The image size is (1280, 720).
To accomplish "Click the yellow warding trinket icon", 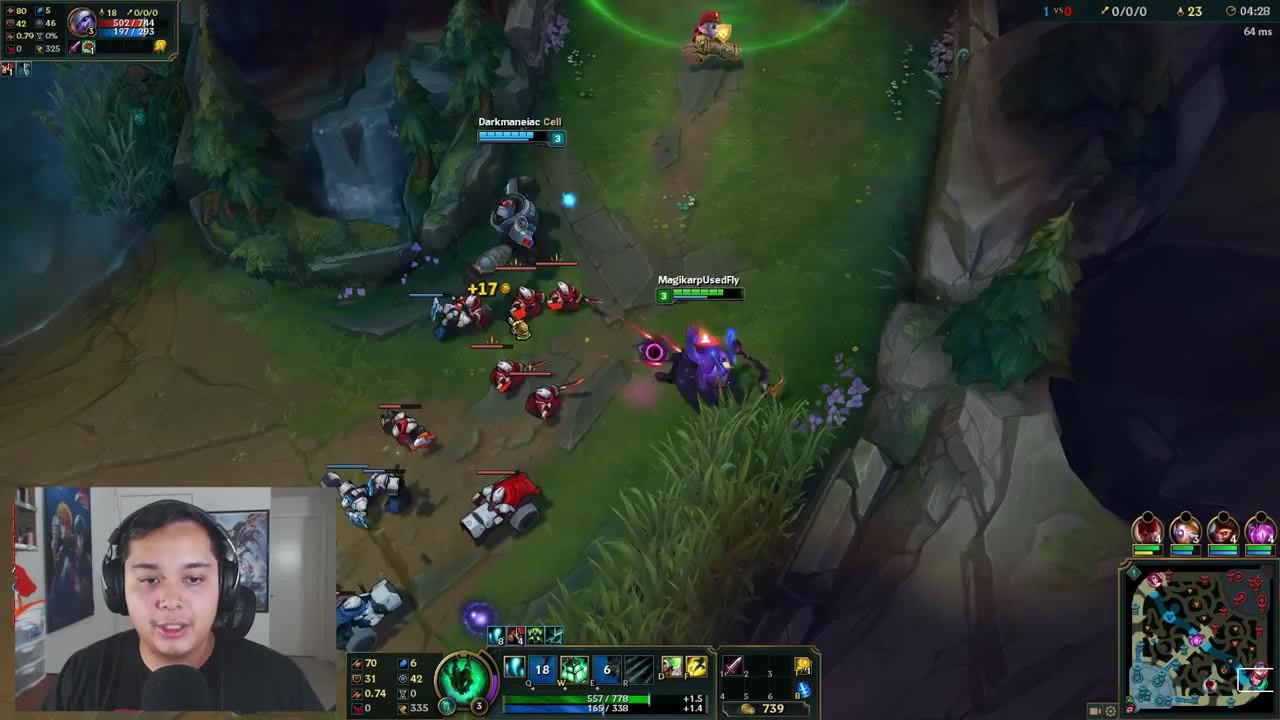I will coord(802,665).
